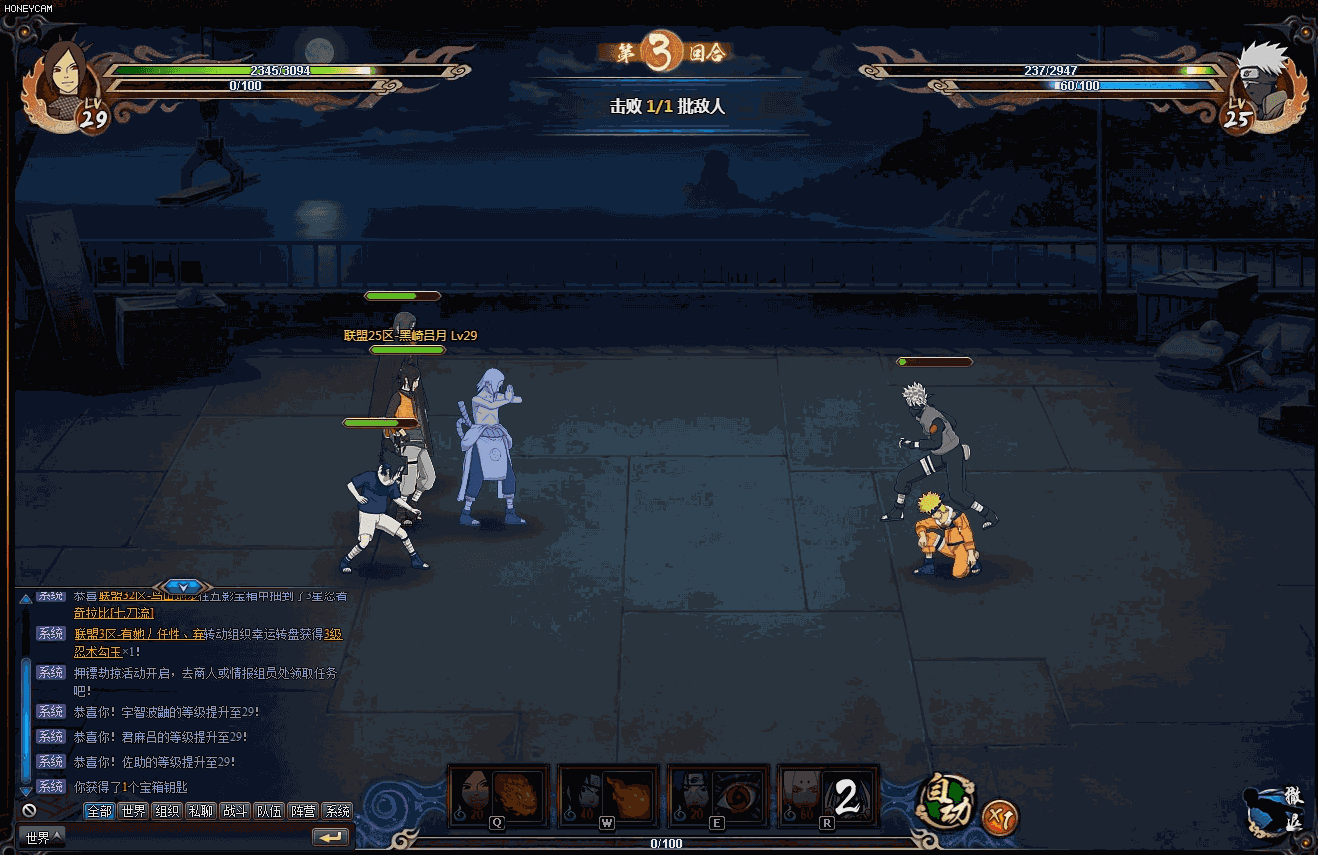Click the chat block circle-slash icon
This screenshot has width=1318, height=855.
(29, 811)
